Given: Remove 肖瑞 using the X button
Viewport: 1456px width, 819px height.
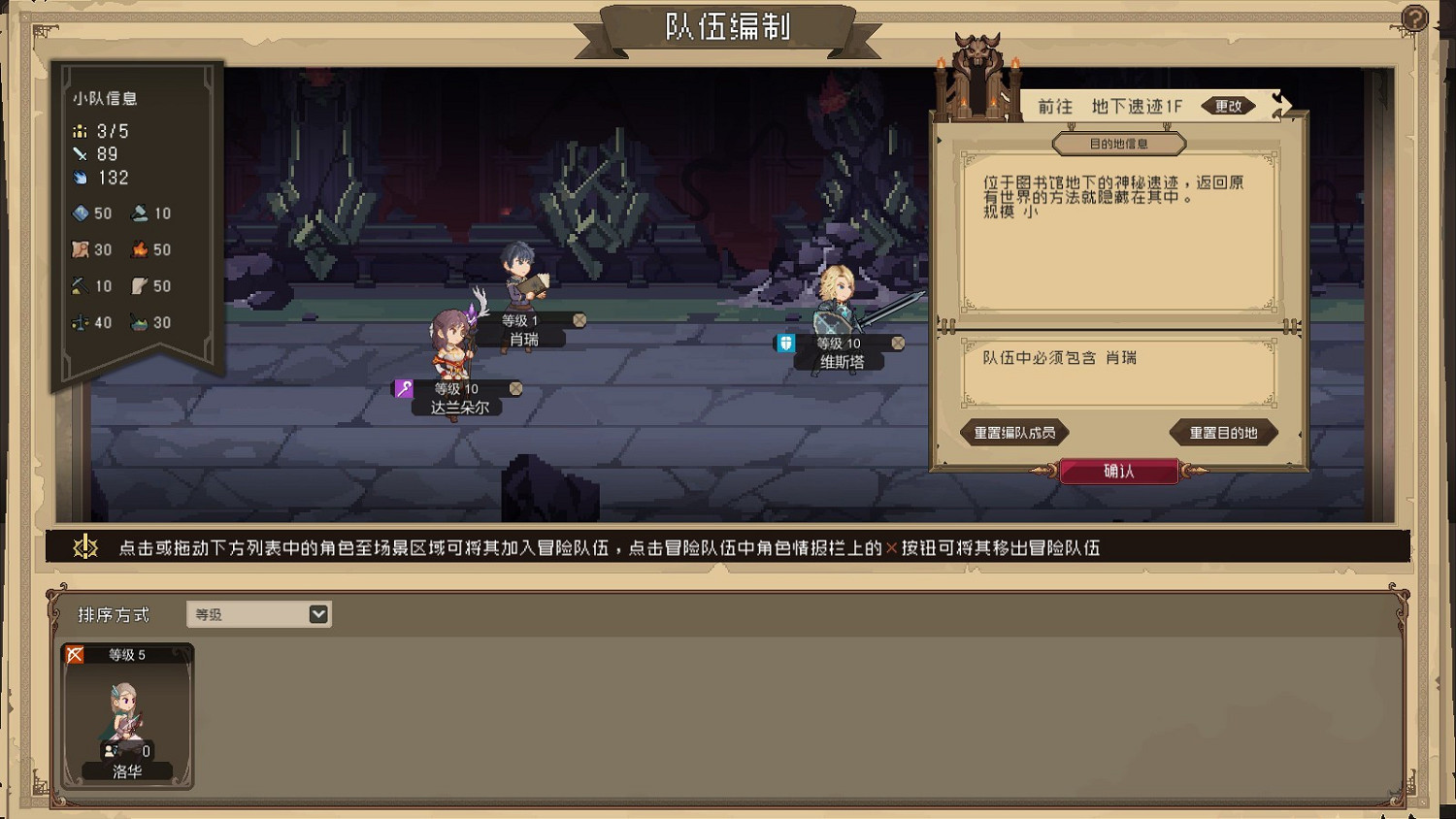Looking at the screenshot, I should [579, 318].
